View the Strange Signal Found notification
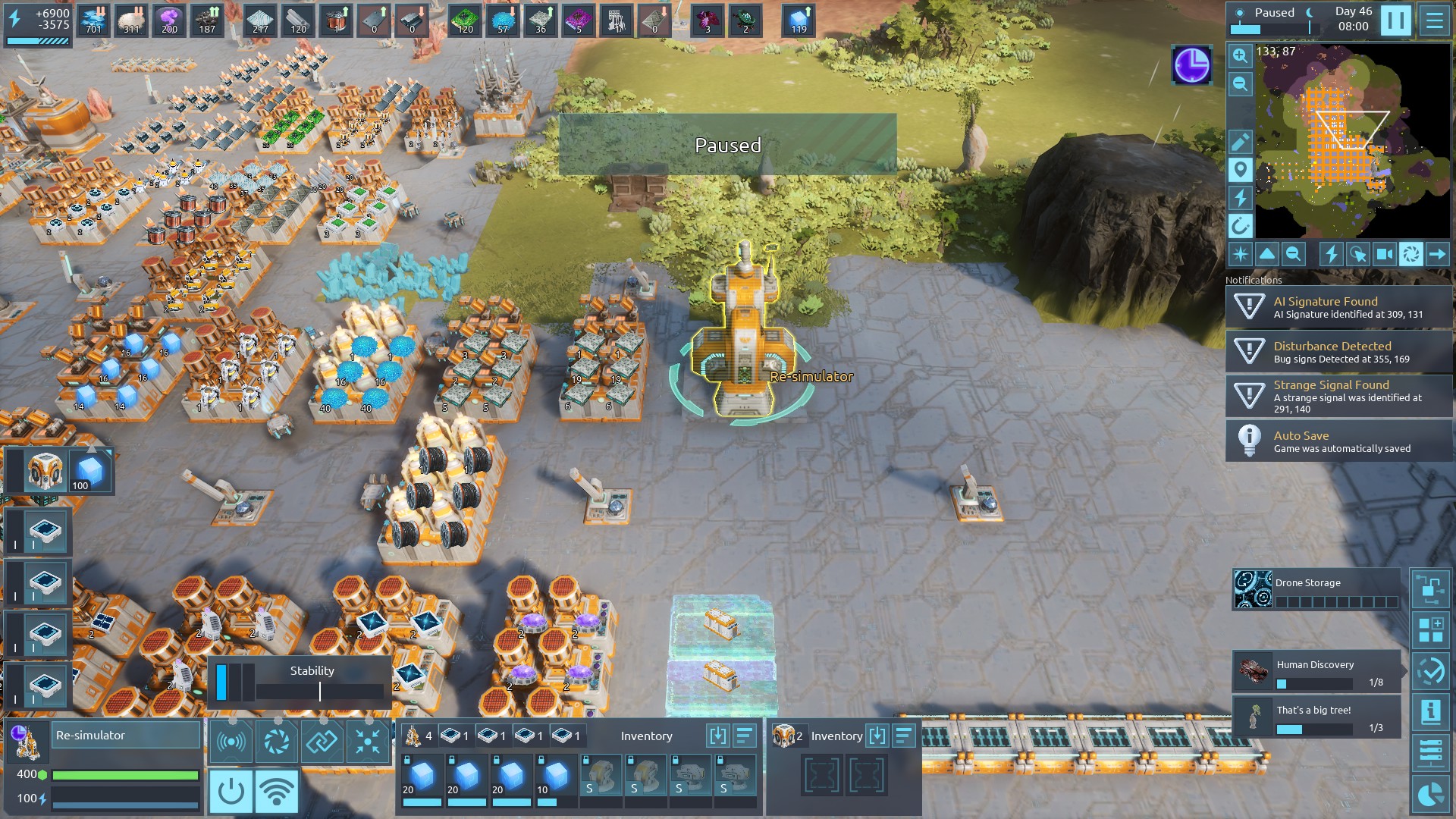 point(1338,396)
